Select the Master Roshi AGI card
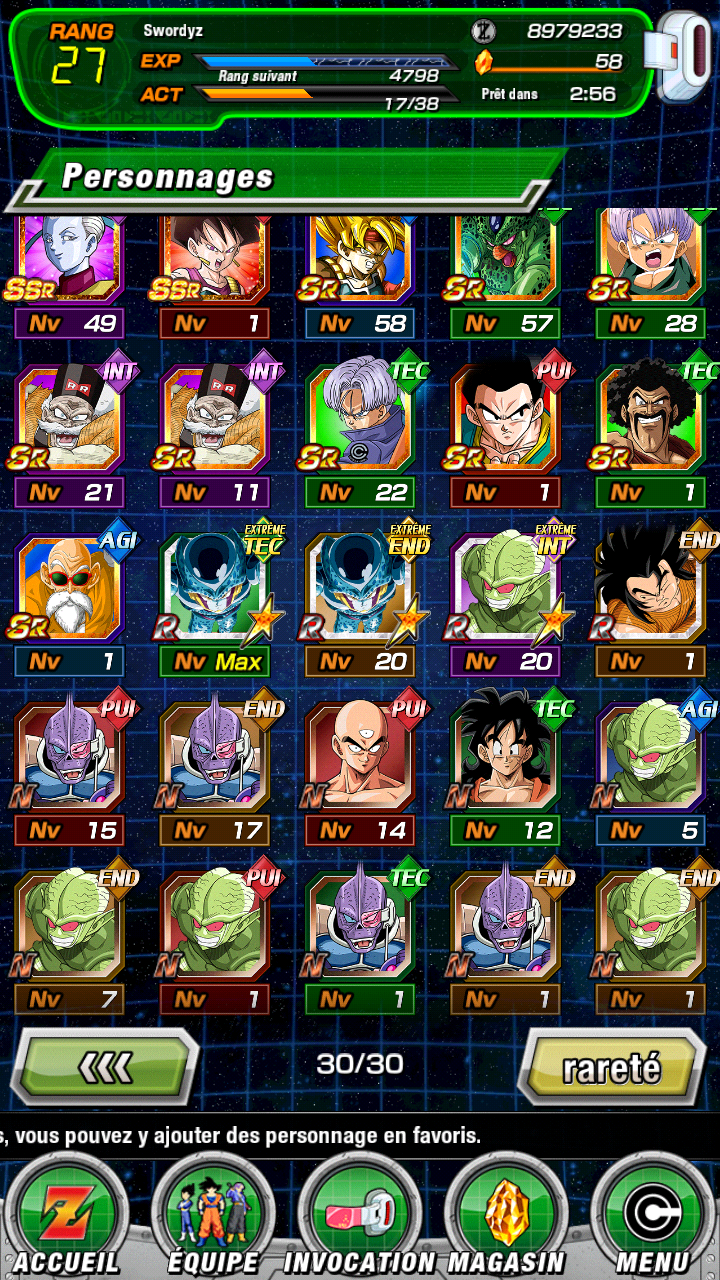720x1280 pixels. 70,590
